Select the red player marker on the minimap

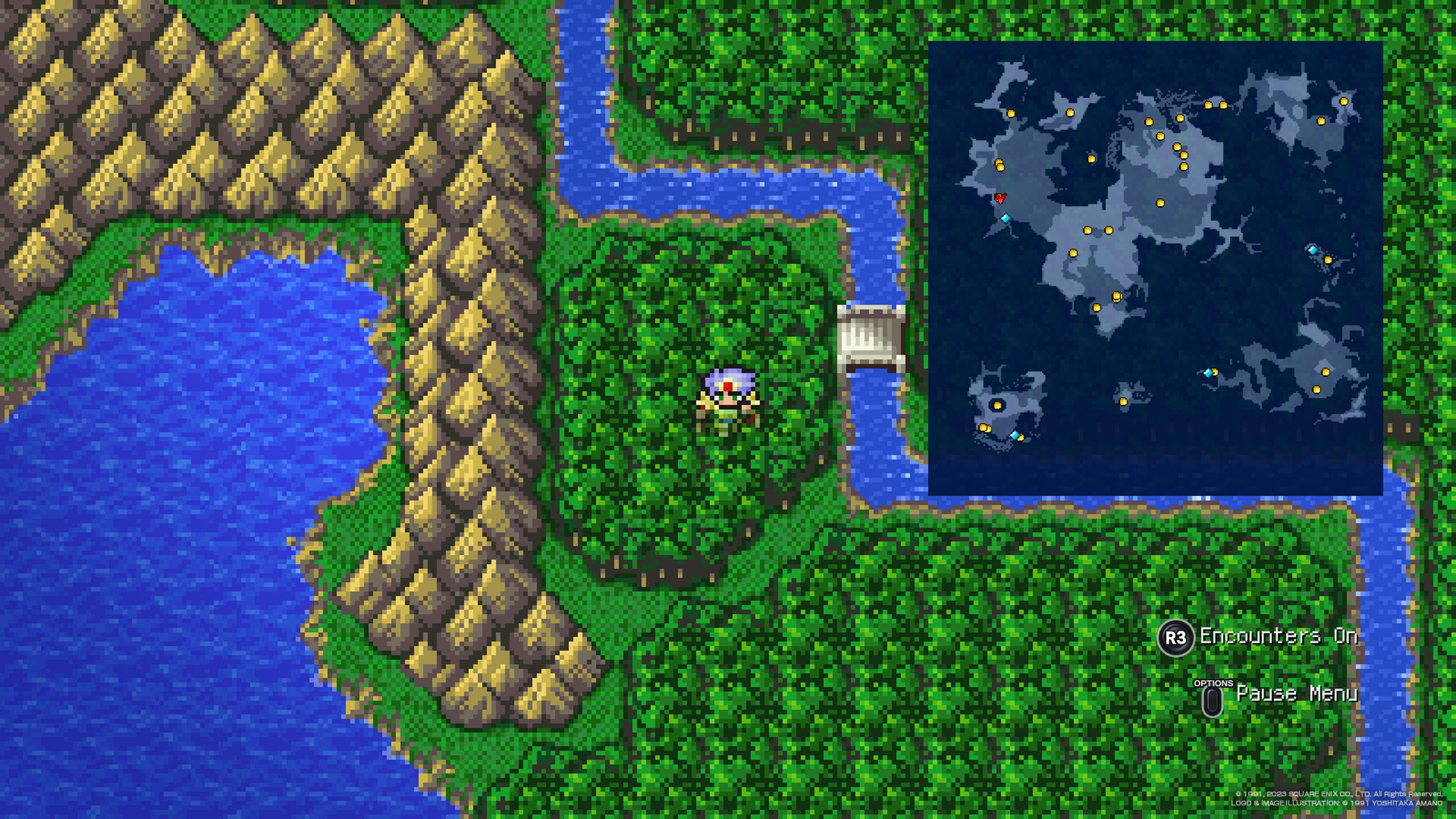coord(1000,198)
